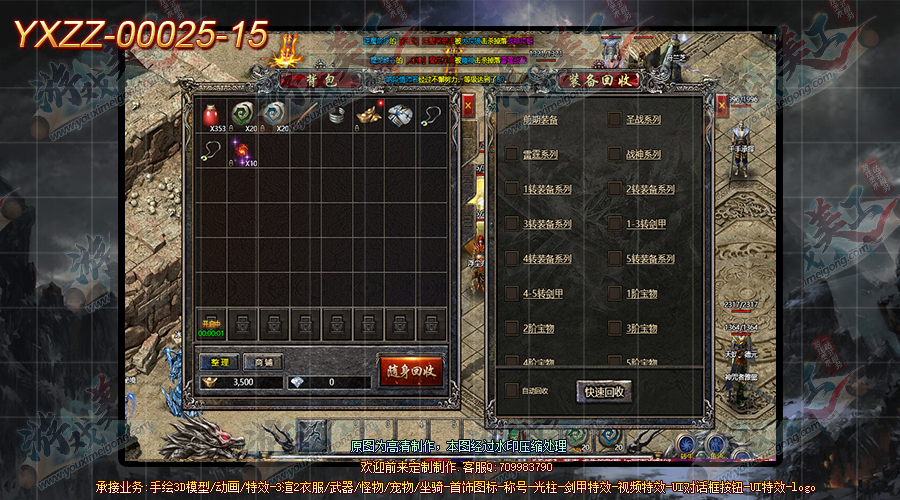Tick the 1-3转剑甲 checkbox

615,224
